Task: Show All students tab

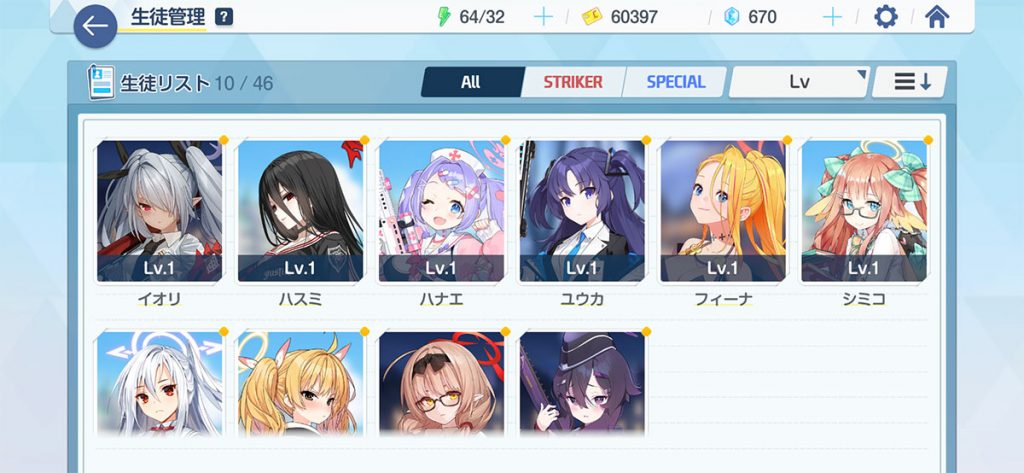Action: pos(471,82)
